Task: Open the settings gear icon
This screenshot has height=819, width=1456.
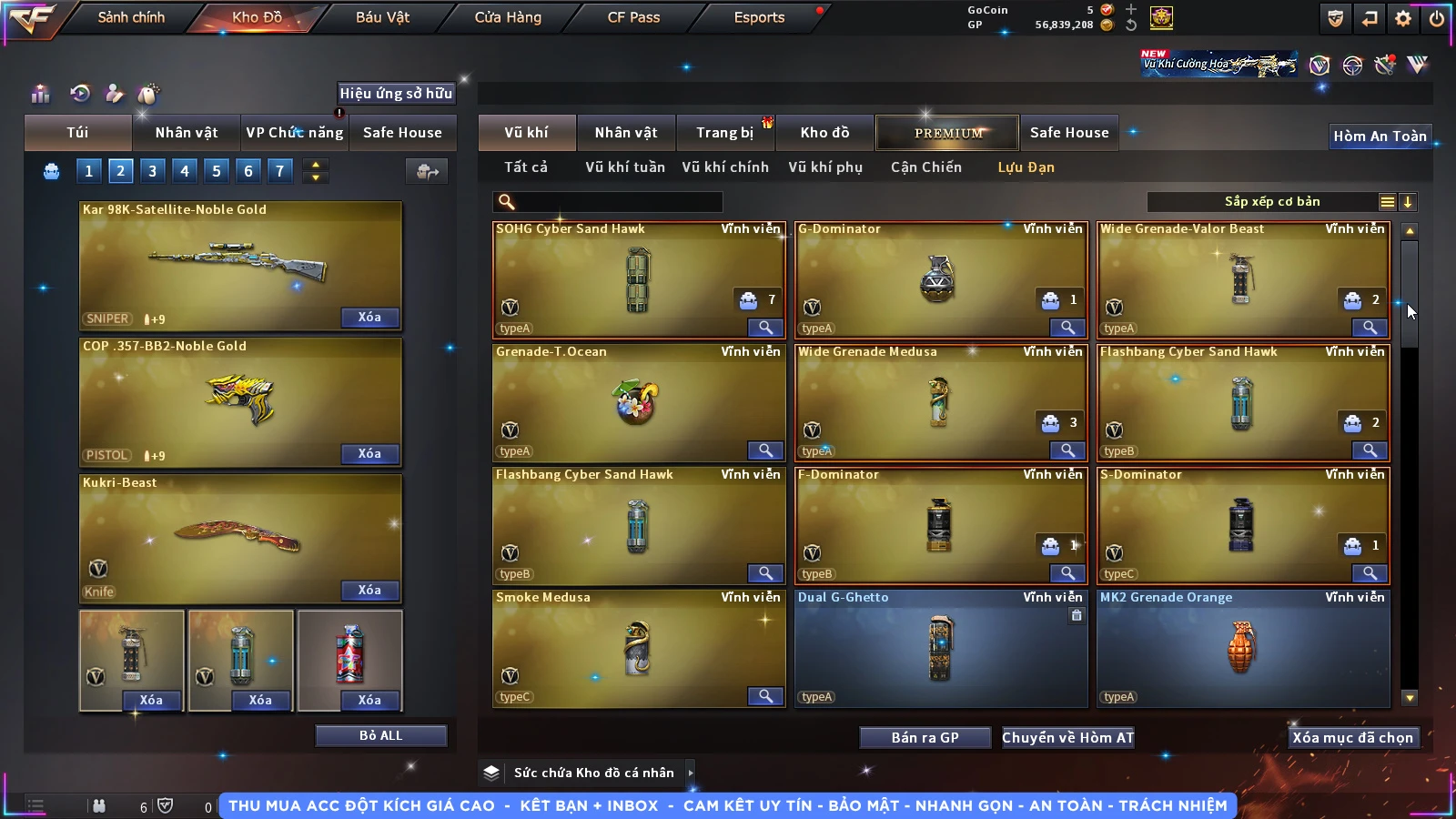Action: [1403, 18]
